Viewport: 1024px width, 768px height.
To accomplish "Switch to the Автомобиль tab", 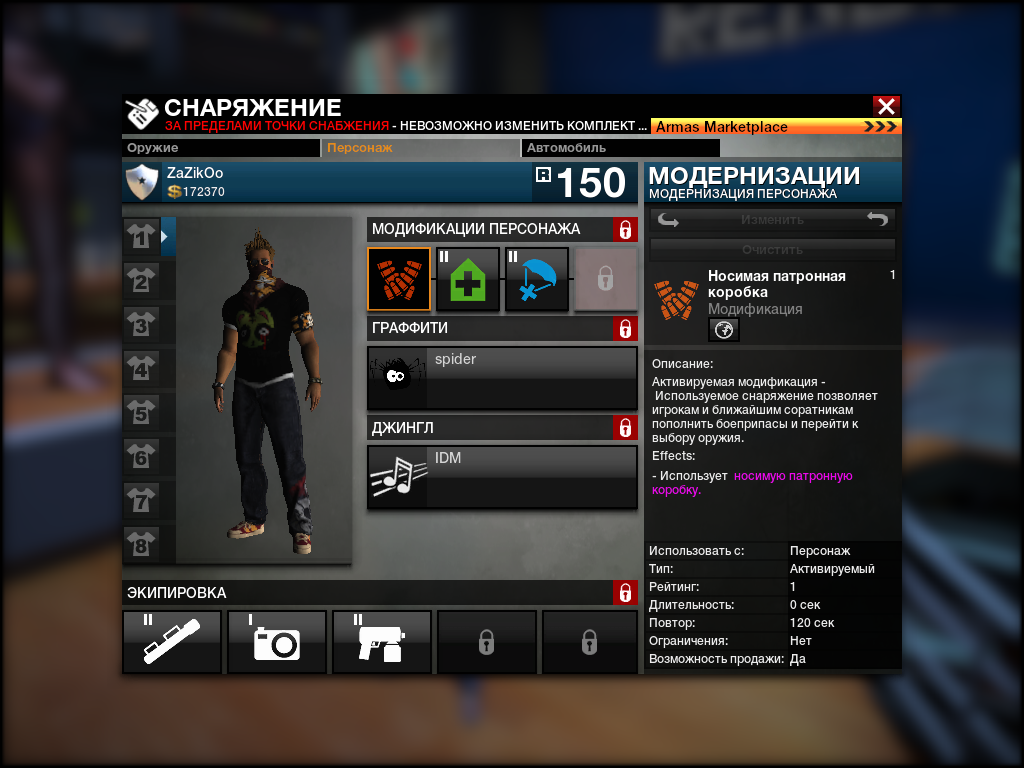I will click(581, 148).
